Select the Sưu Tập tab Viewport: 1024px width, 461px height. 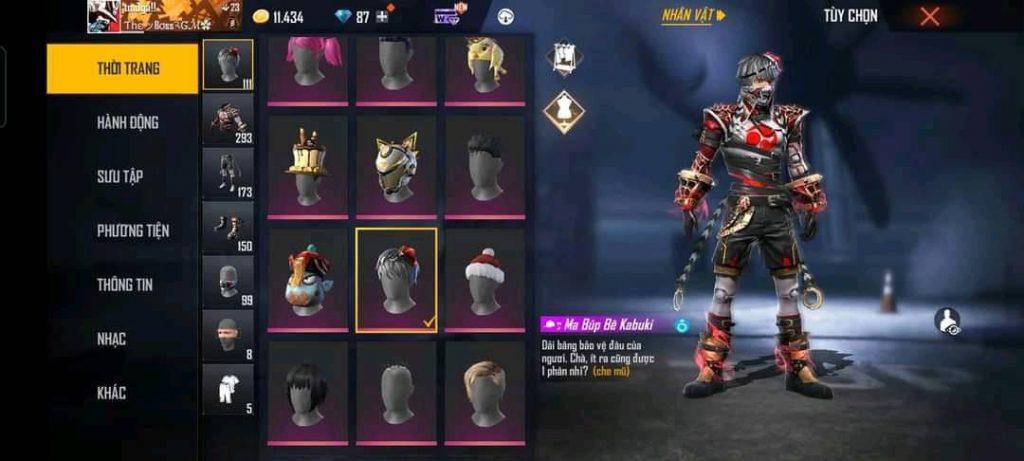[x=120, y=176]
